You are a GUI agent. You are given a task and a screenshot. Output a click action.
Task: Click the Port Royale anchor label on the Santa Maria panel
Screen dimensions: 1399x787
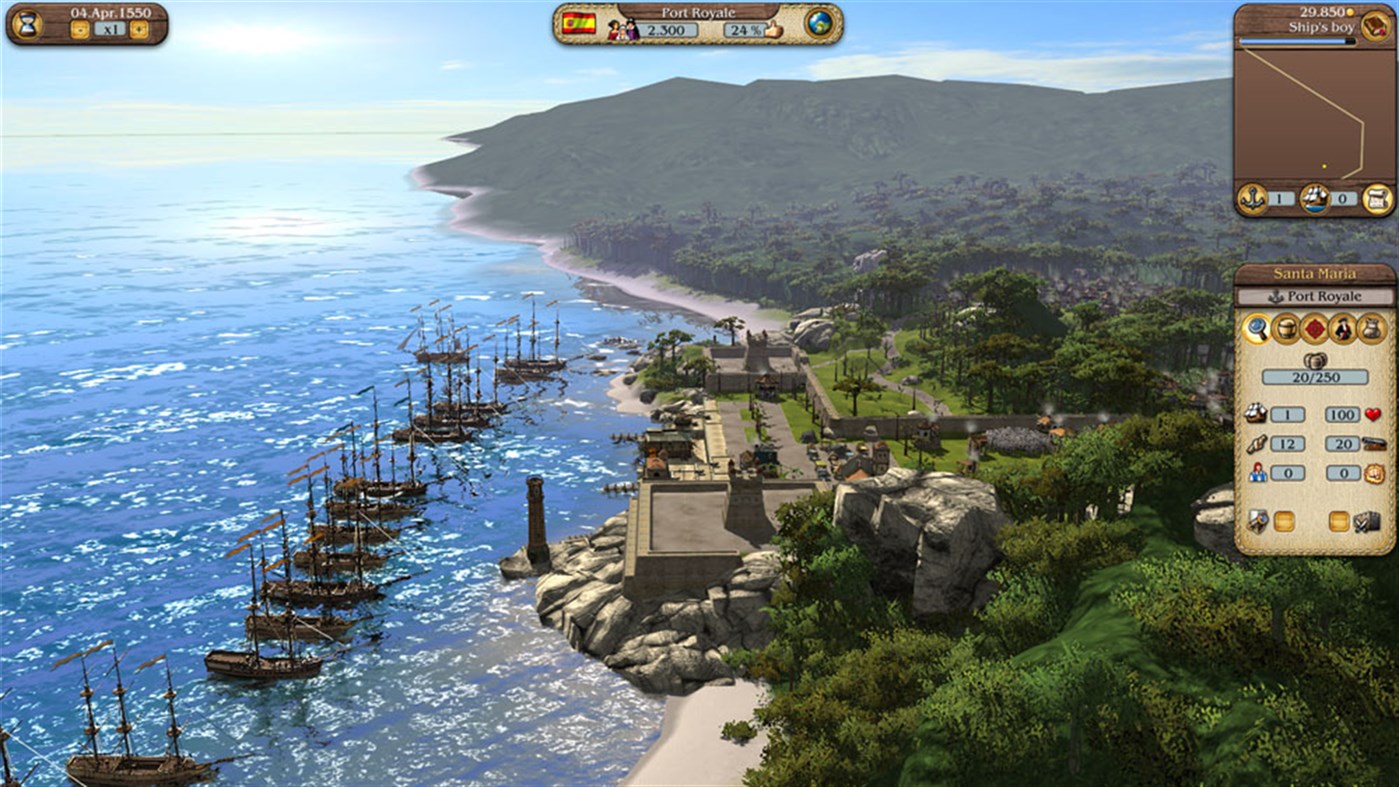[x=1315, y=297]
